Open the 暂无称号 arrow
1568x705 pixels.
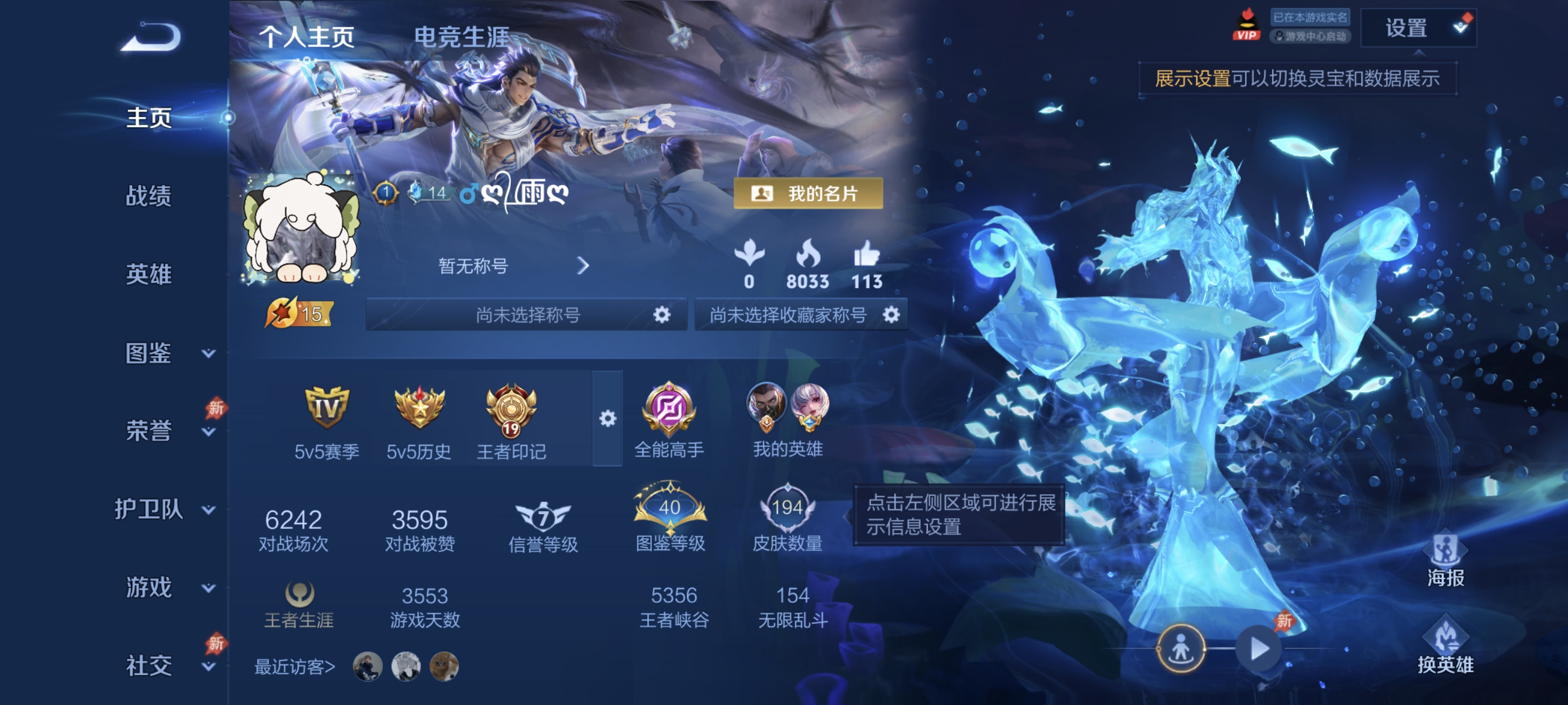click(x=584, y=266)
